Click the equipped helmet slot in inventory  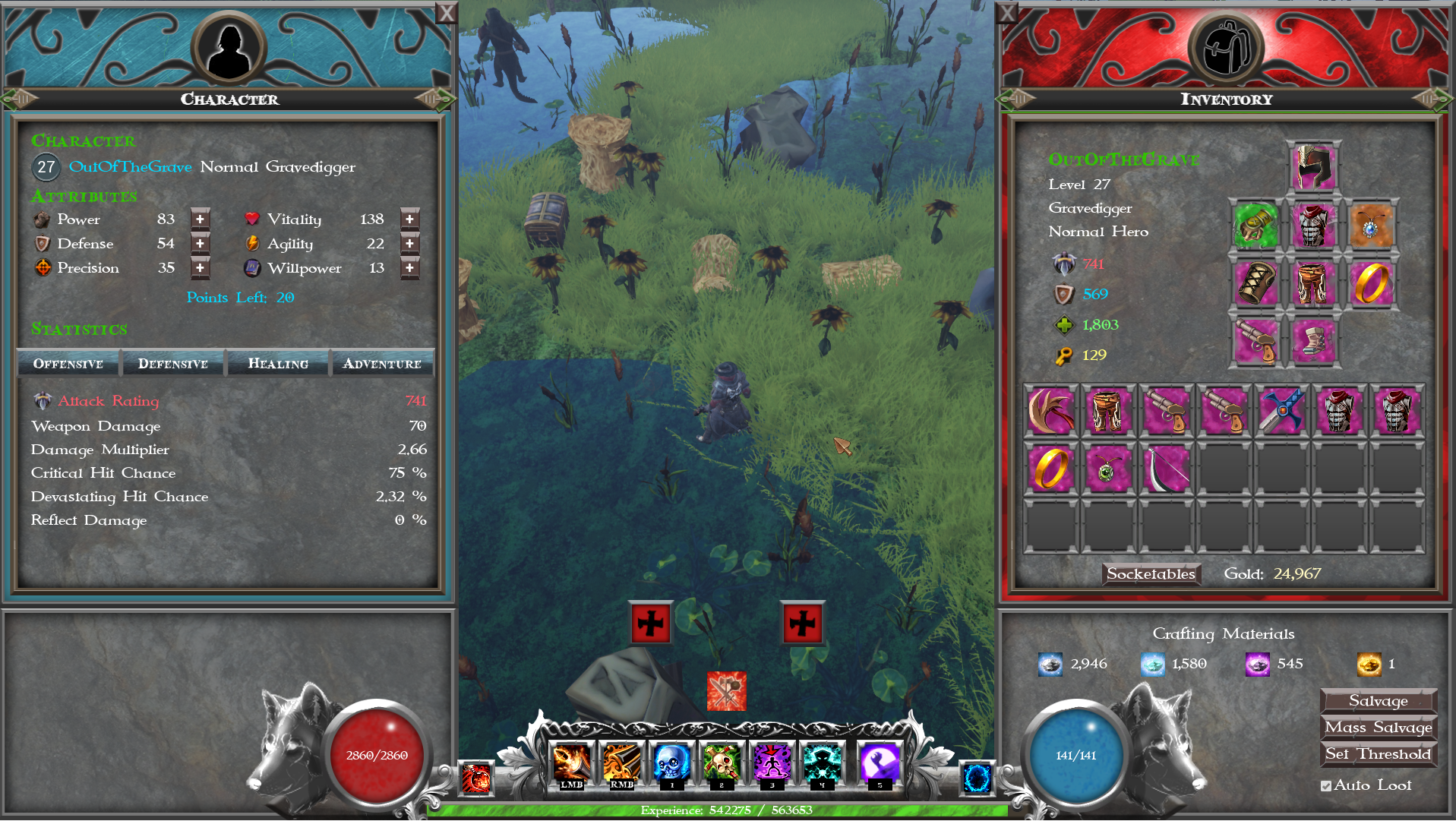pos(1312,166)
